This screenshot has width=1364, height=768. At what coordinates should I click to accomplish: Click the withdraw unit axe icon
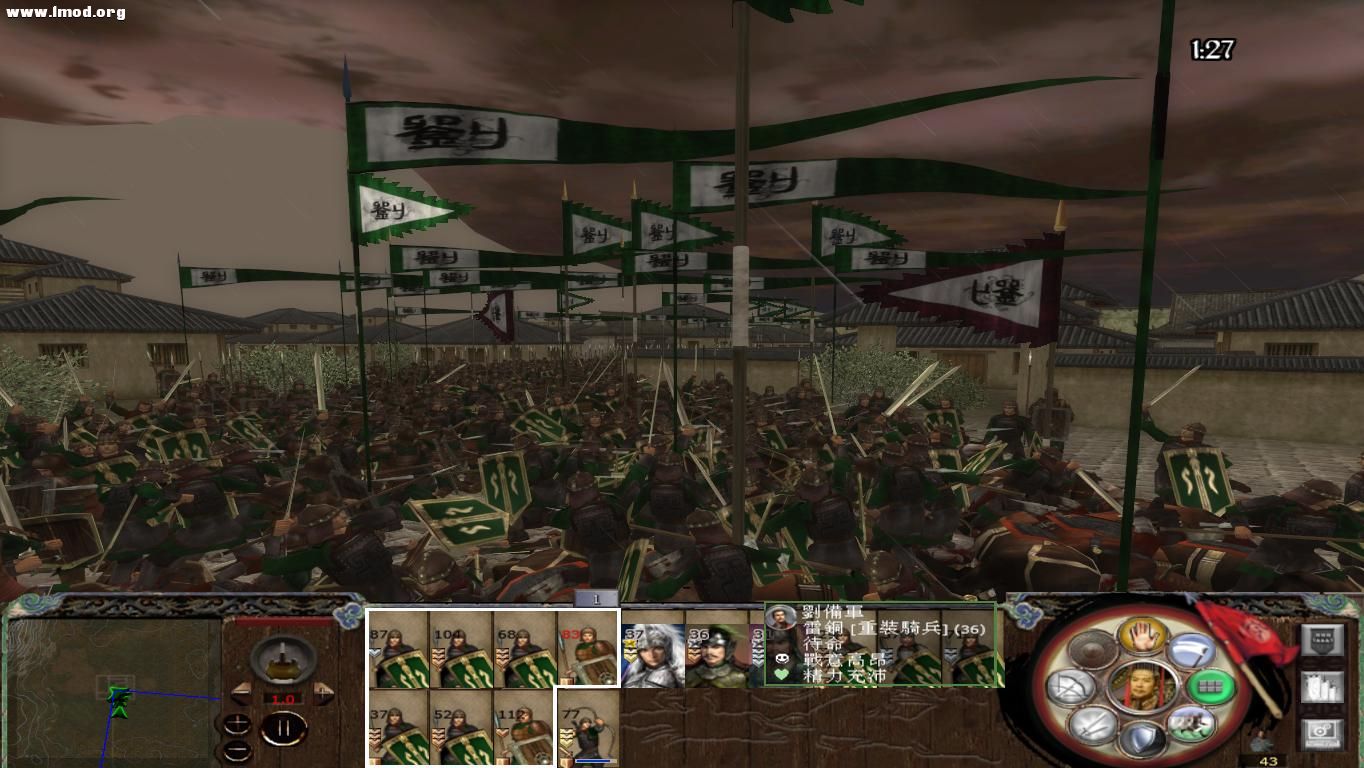tap(1193, 650)
